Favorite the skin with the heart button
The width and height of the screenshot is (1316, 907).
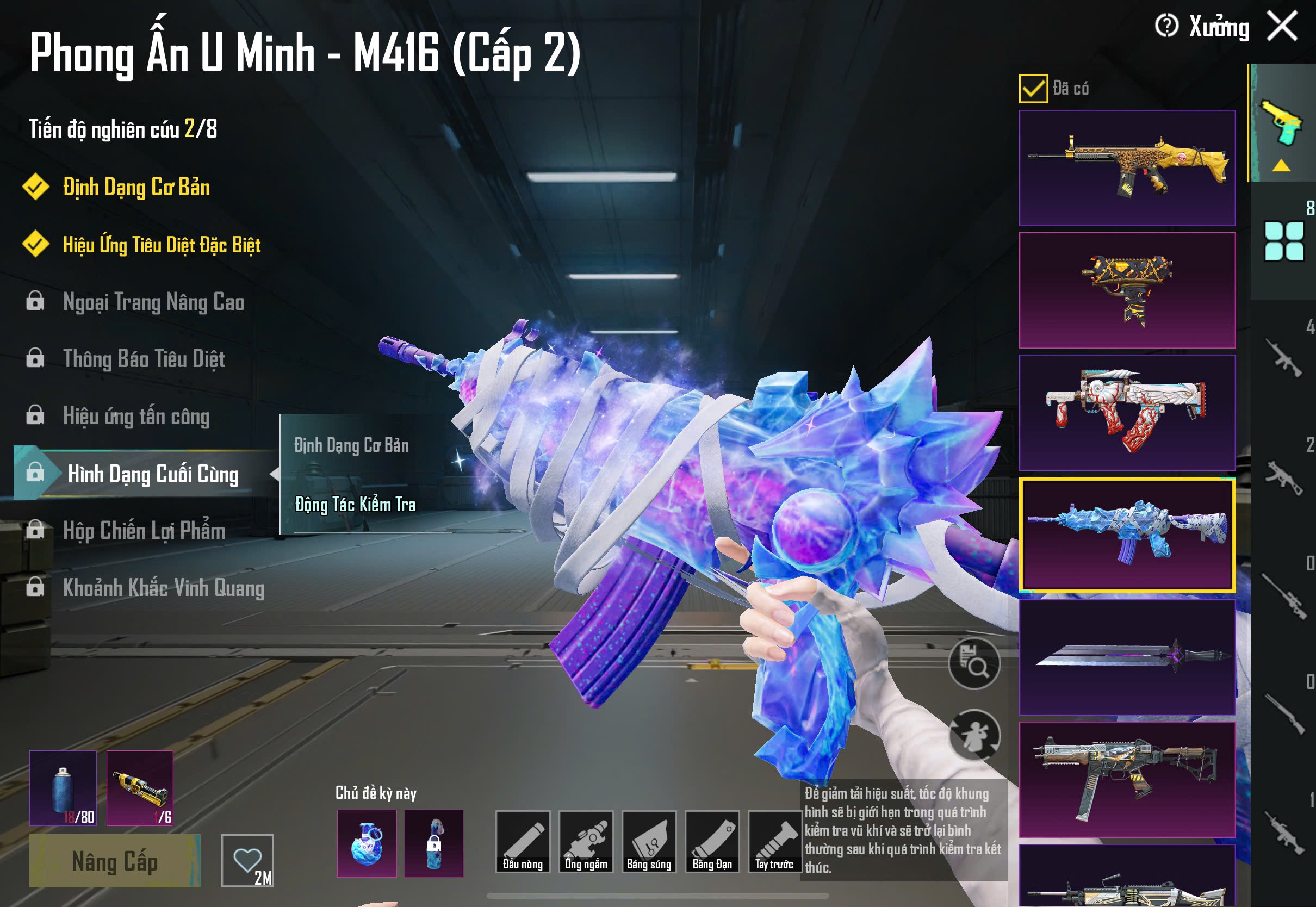[247, 860]
